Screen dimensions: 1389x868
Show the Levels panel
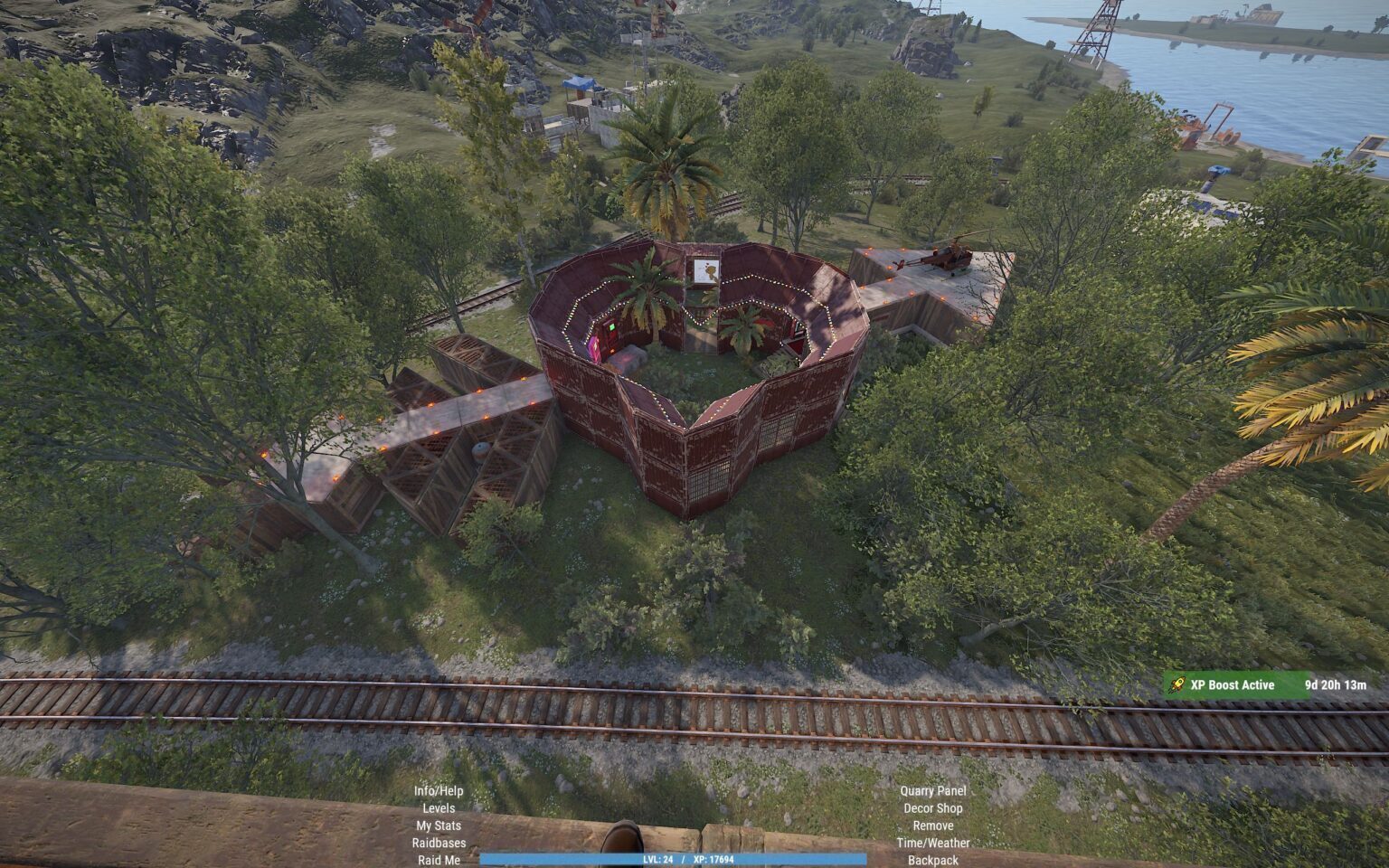coord(439,808)
